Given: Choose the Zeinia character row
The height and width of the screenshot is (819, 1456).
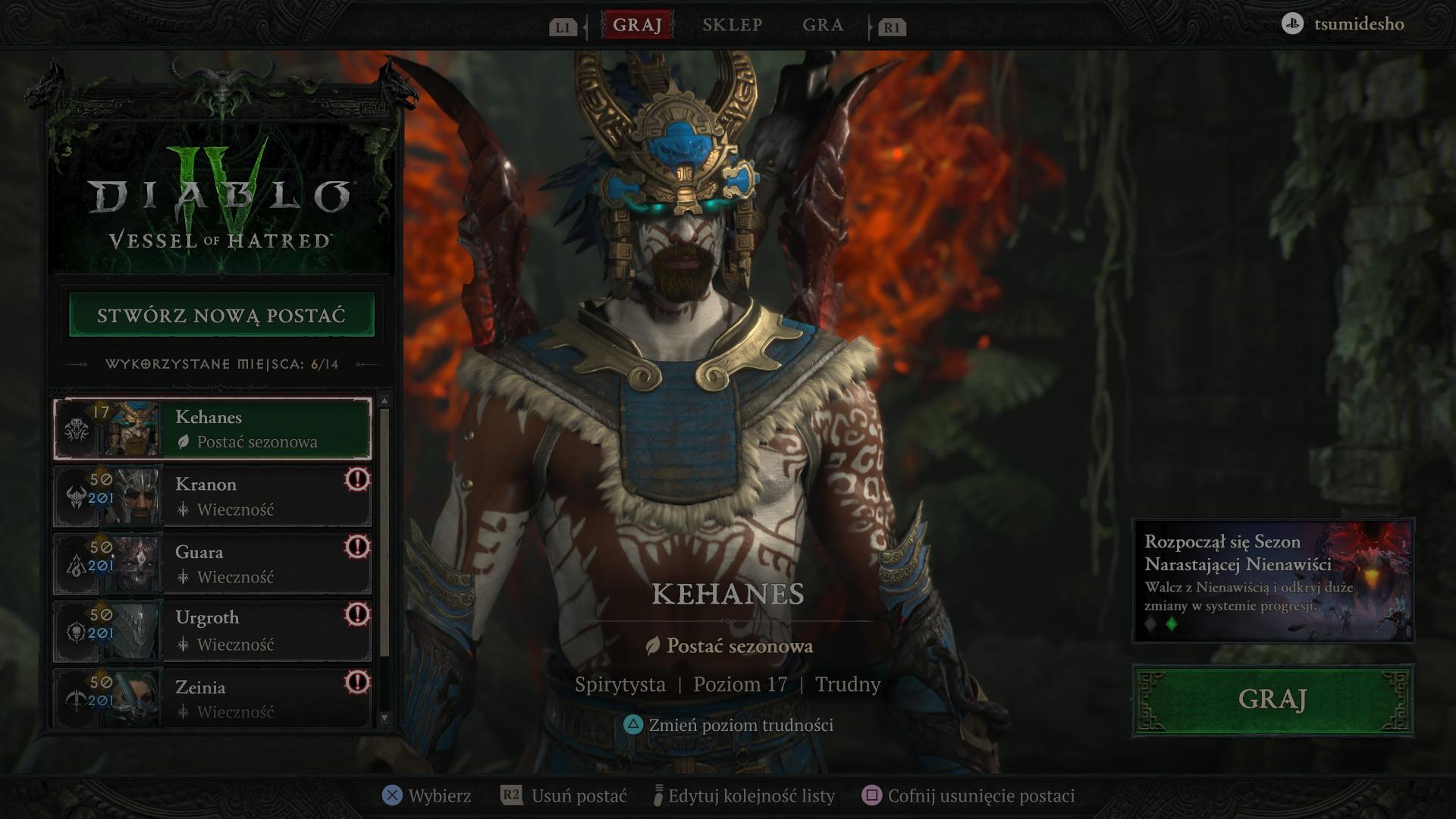Looking at the screenshot, I should pos(213,698).
